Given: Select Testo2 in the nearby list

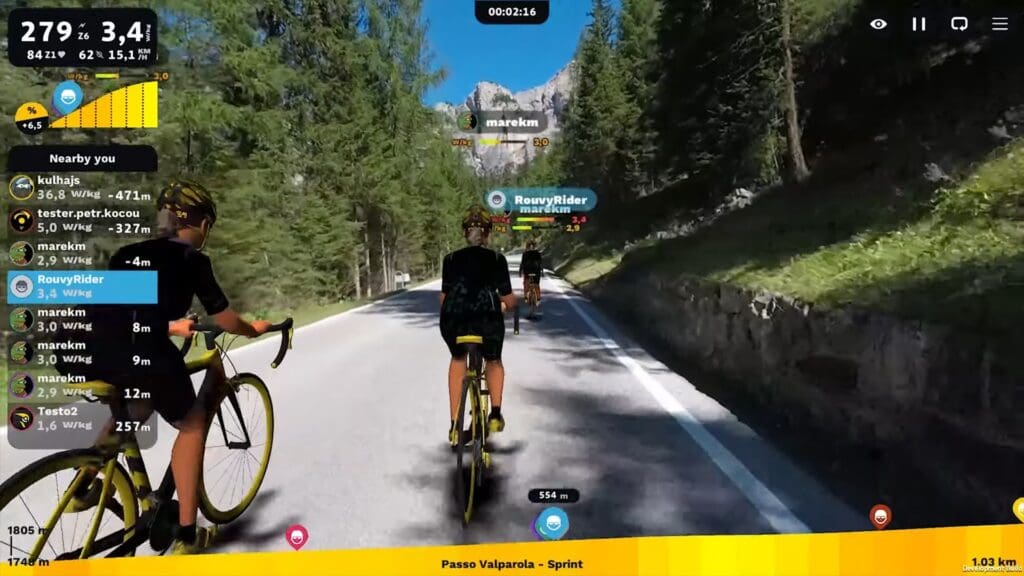Looking at the screenshot, I should pos(82,418).
